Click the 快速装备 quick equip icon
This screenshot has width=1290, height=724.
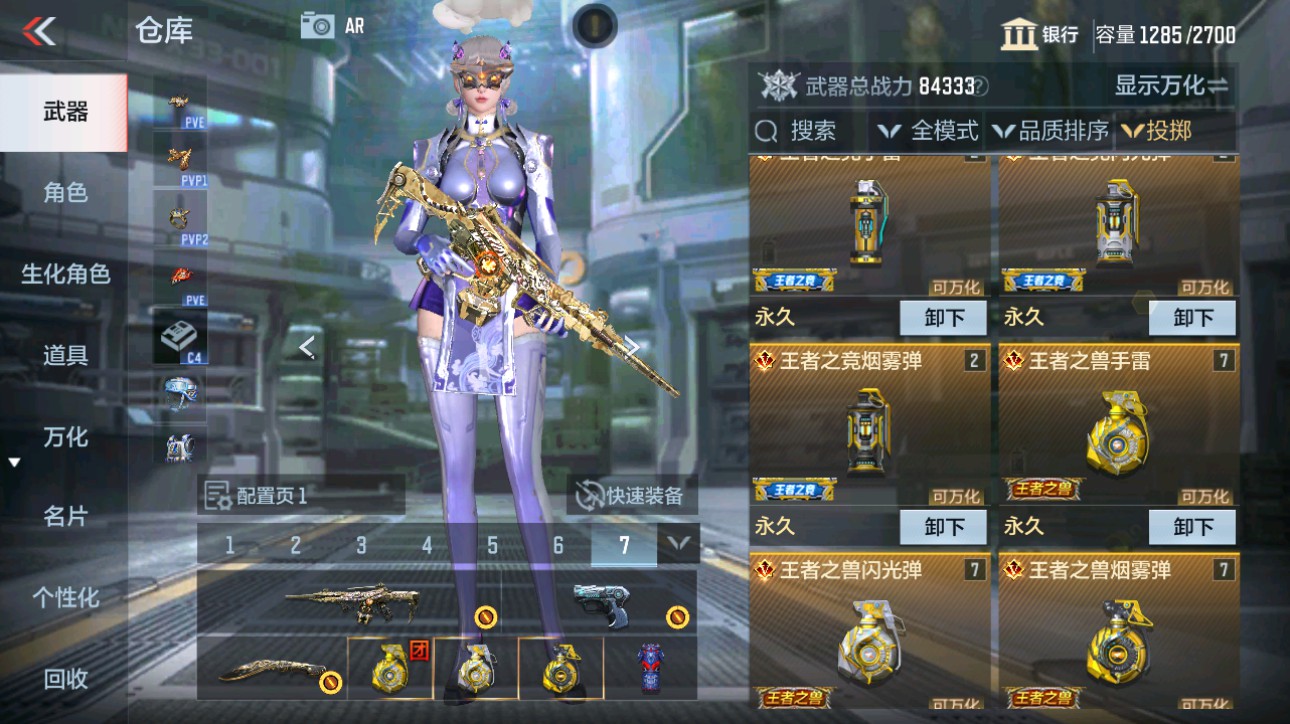pyautogui.click(x=588, y=496)
